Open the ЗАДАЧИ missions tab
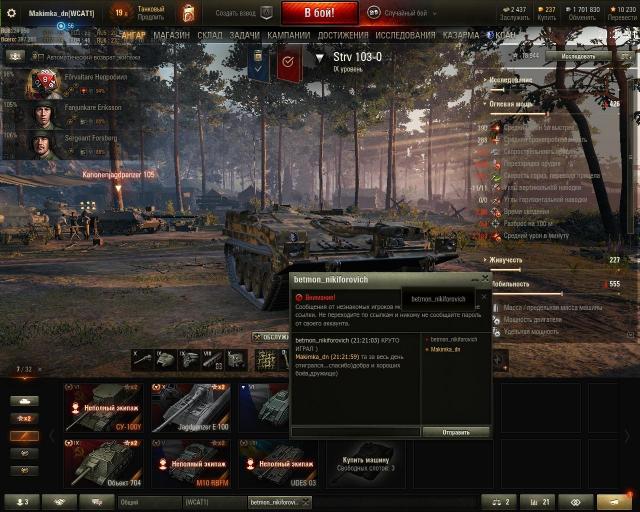This screenshot has width=640, height=512. tap(244, 35)
